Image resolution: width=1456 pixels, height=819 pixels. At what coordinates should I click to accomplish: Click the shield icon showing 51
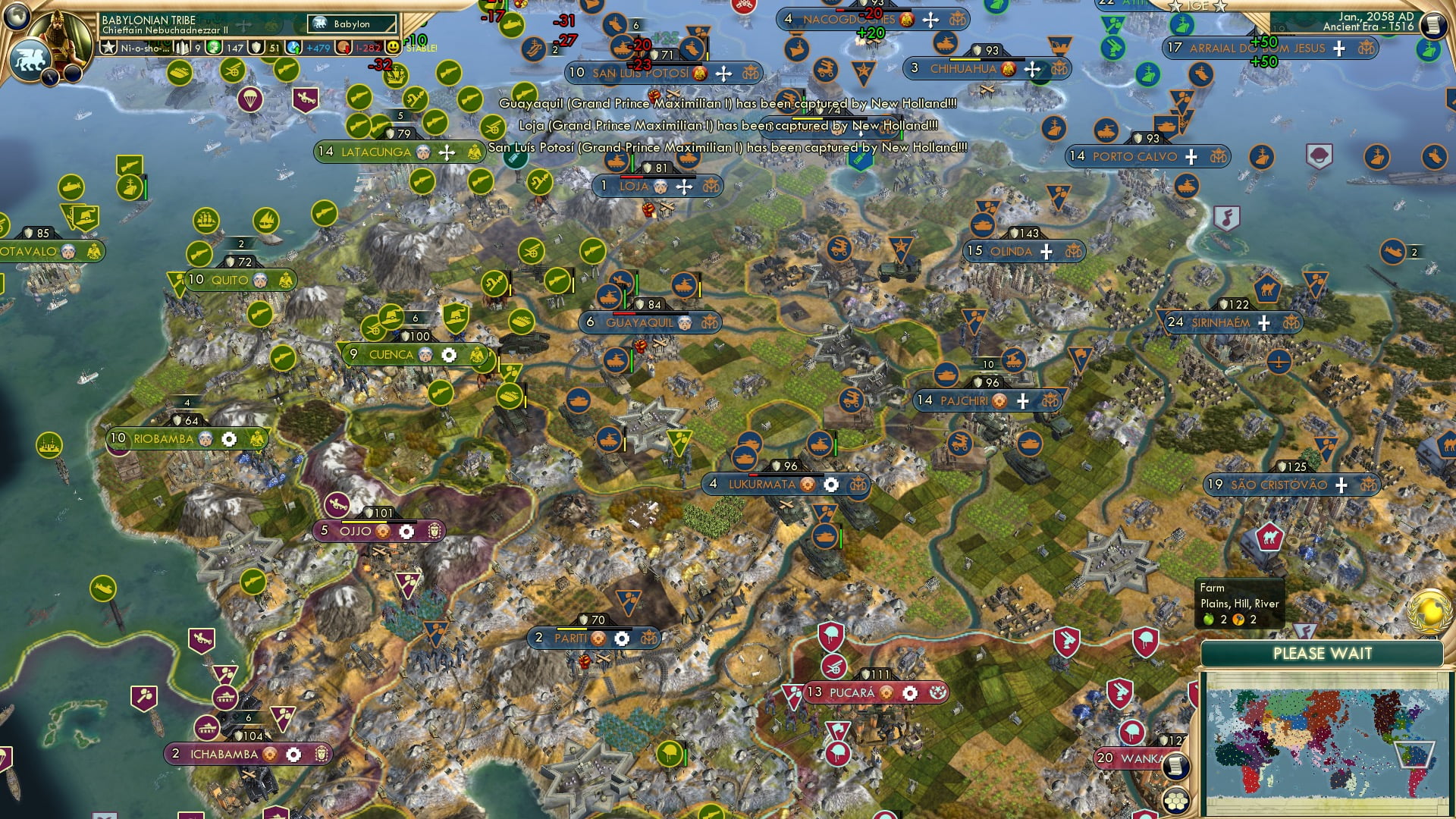click(x=256, y=49)
